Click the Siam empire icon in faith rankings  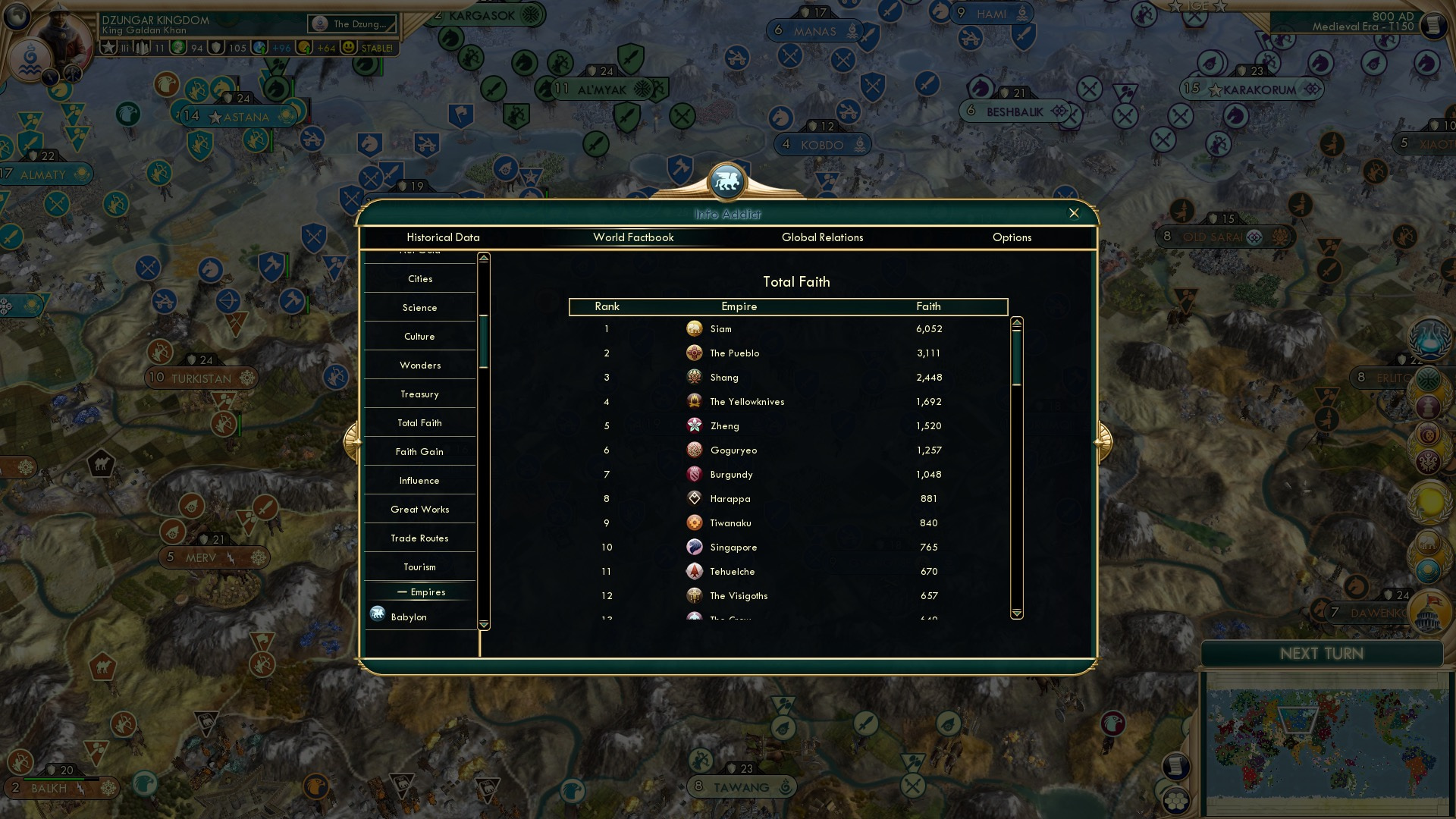[695, 328]
